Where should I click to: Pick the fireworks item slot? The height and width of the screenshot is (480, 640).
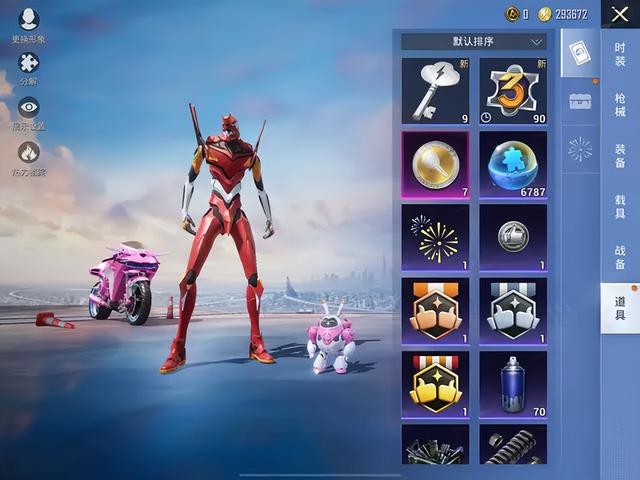(x=435, y=238)
